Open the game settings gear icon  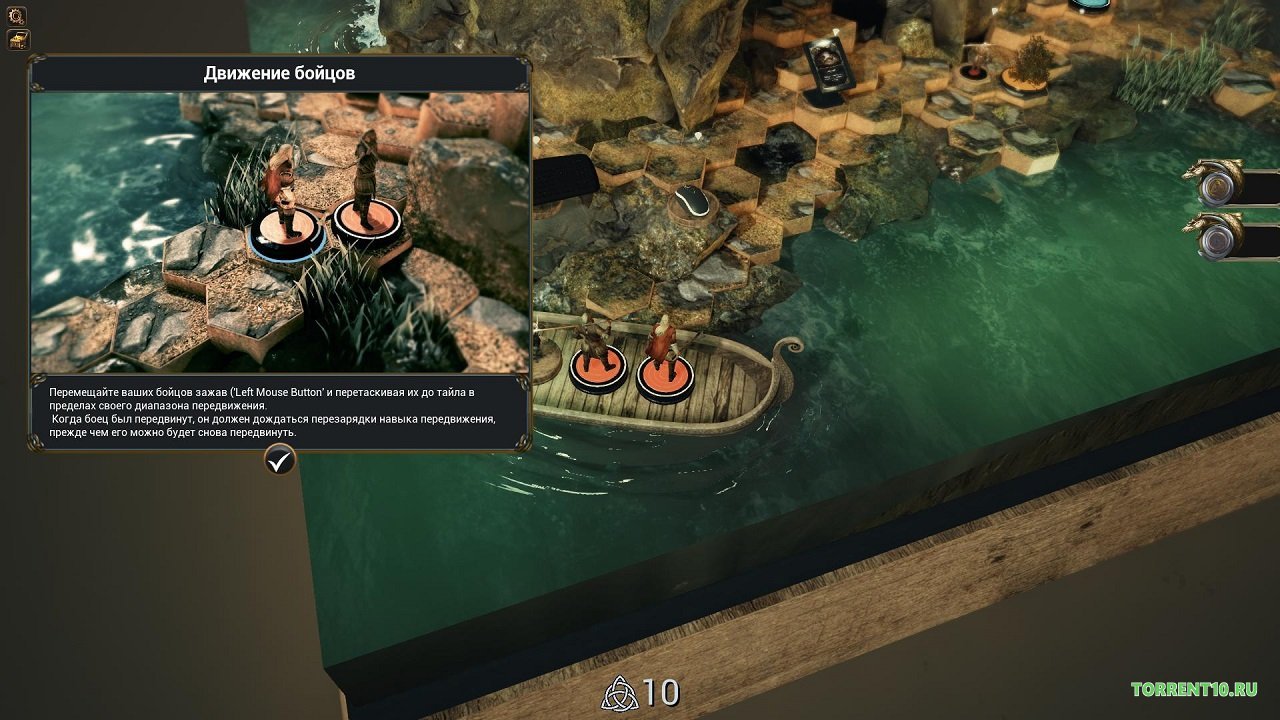pos(16,16)
